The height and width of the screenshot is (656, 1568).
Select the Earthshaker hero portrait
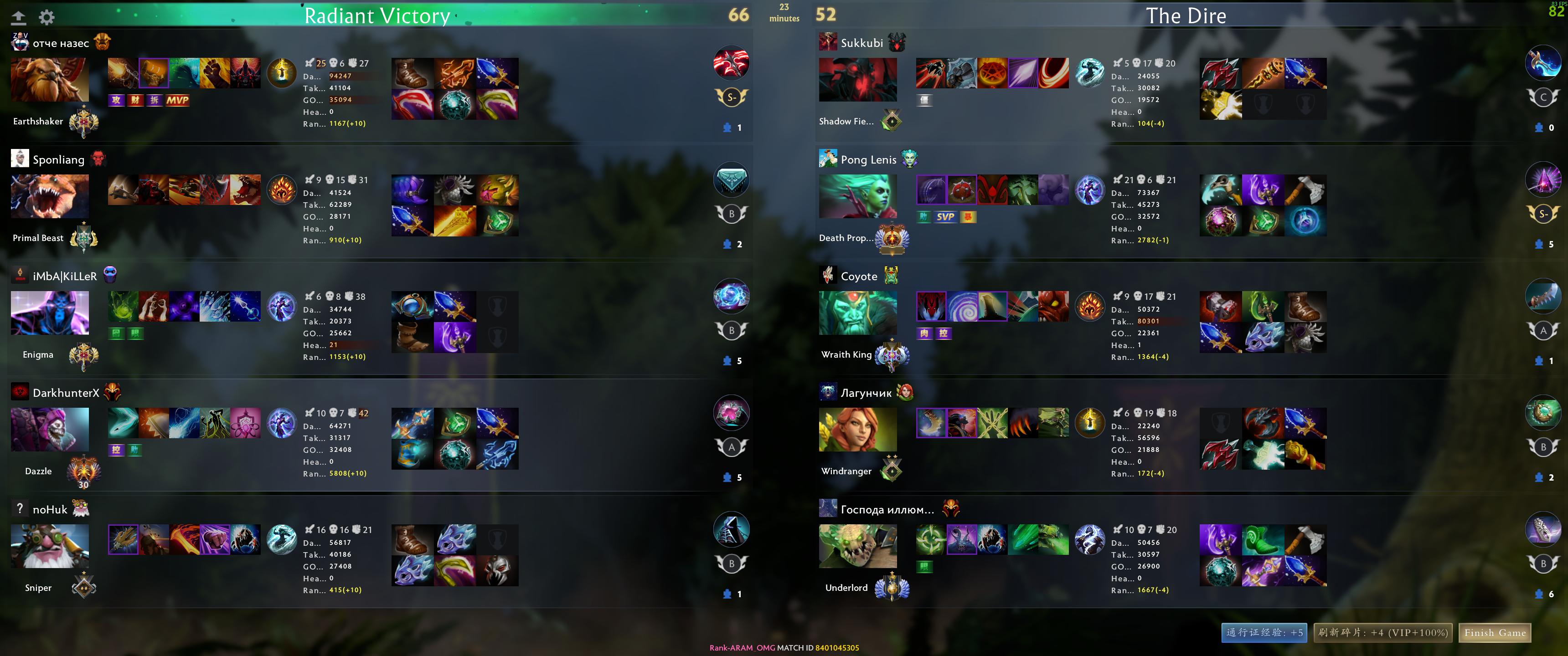pyautogui.click(x=50, y=80)
